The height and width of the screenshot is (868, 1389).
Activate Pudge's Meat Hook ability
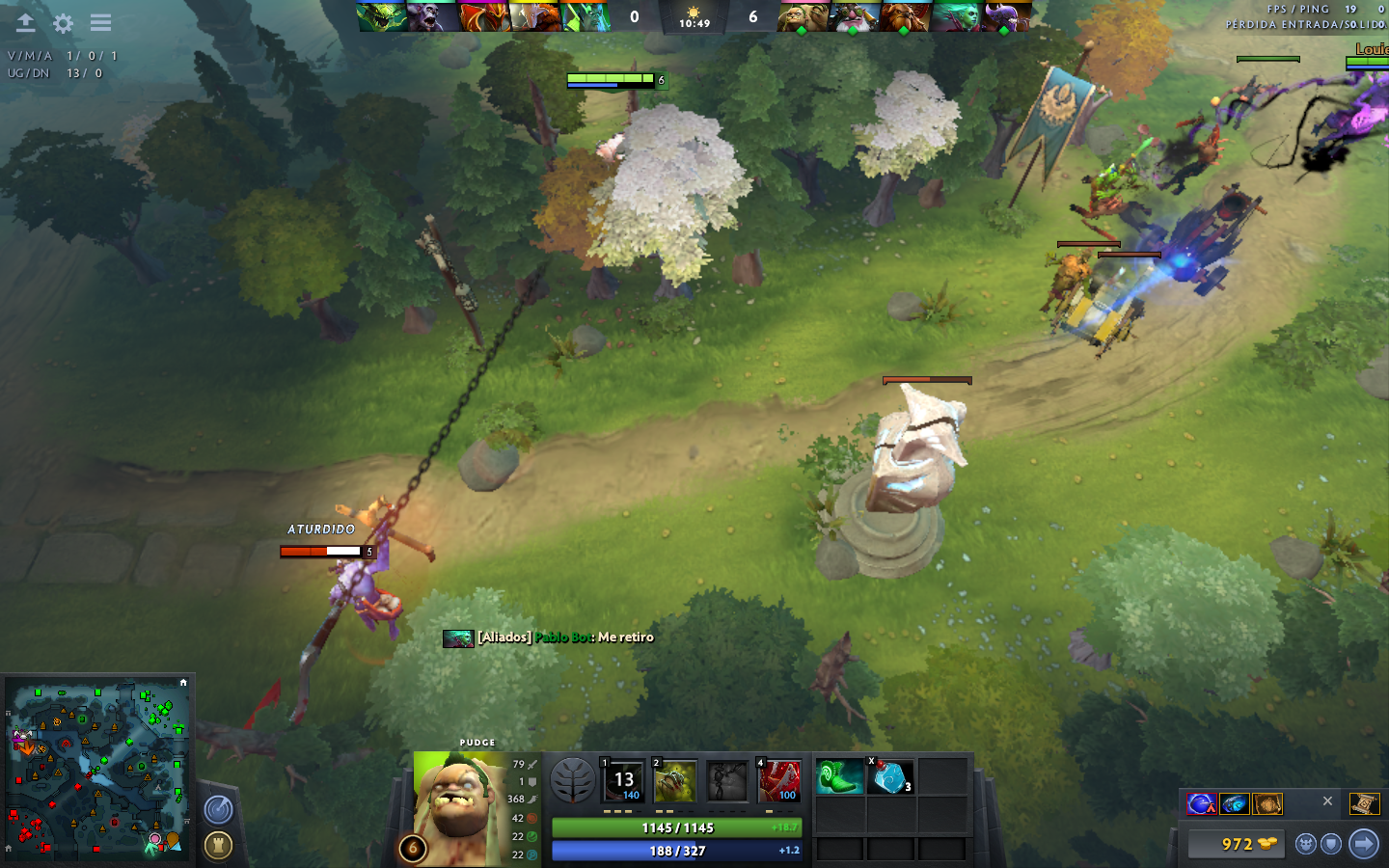coord(623,780)
